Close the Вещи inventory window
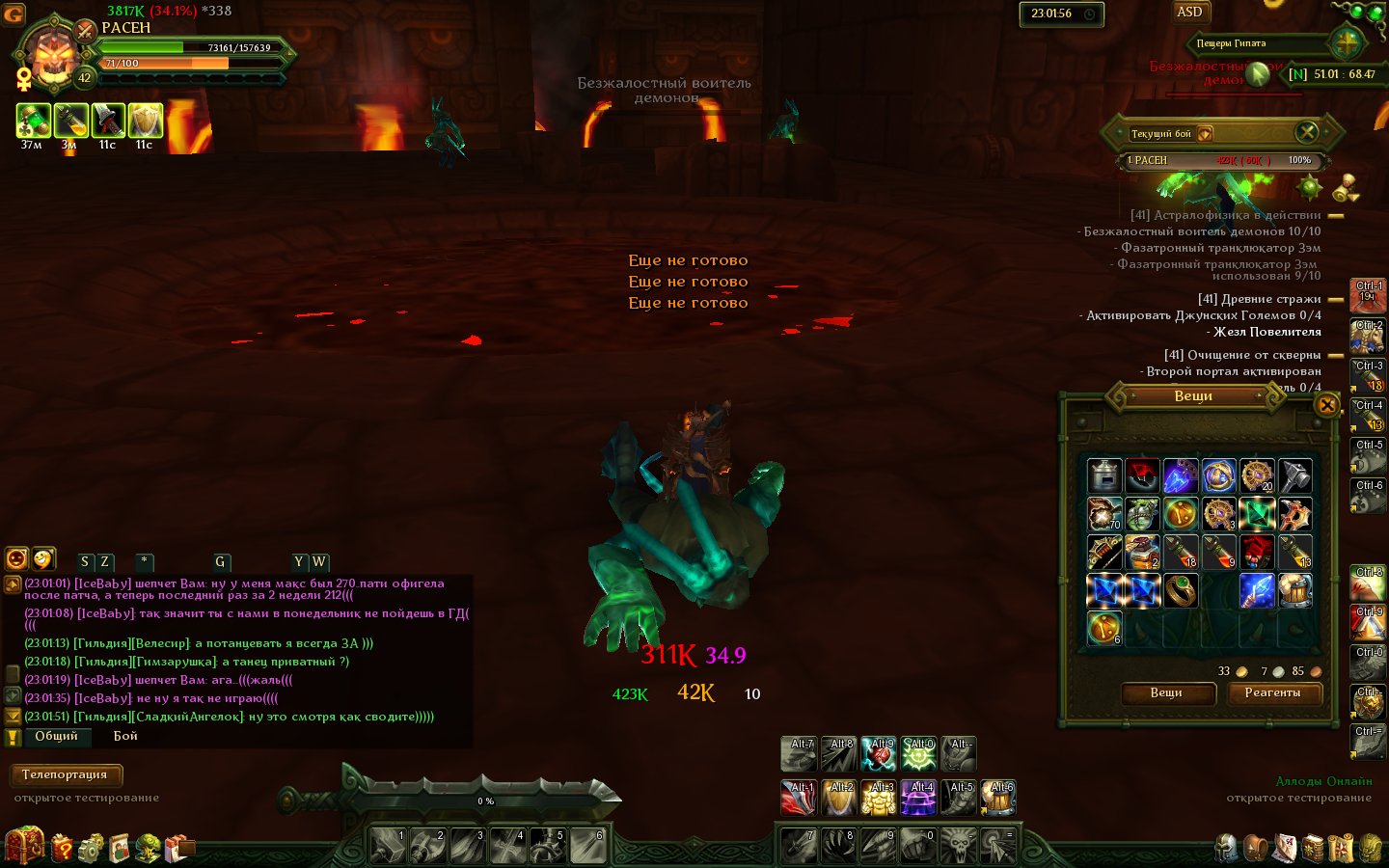1389x868 pixels. click(x=1327, y=405)
